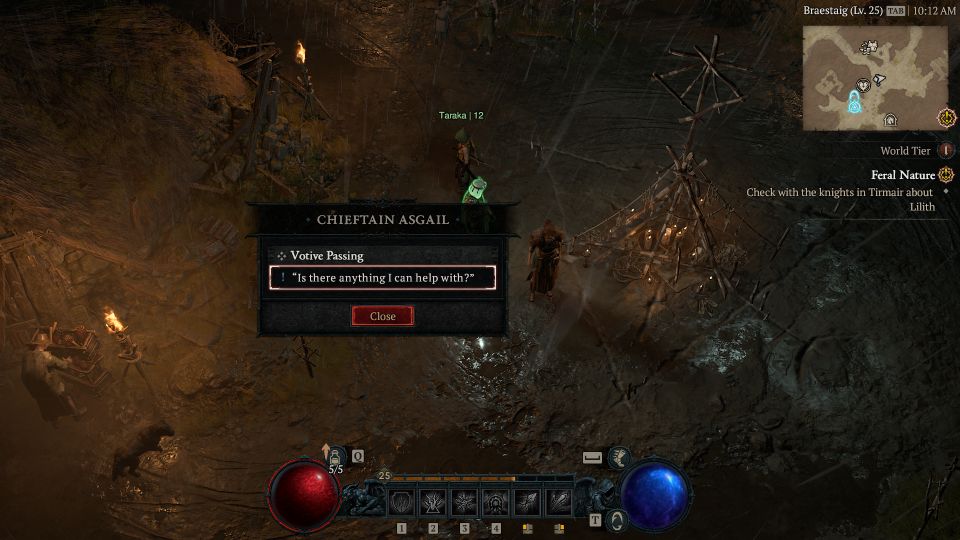Activate the third skill bar ability

coord(464,501)
